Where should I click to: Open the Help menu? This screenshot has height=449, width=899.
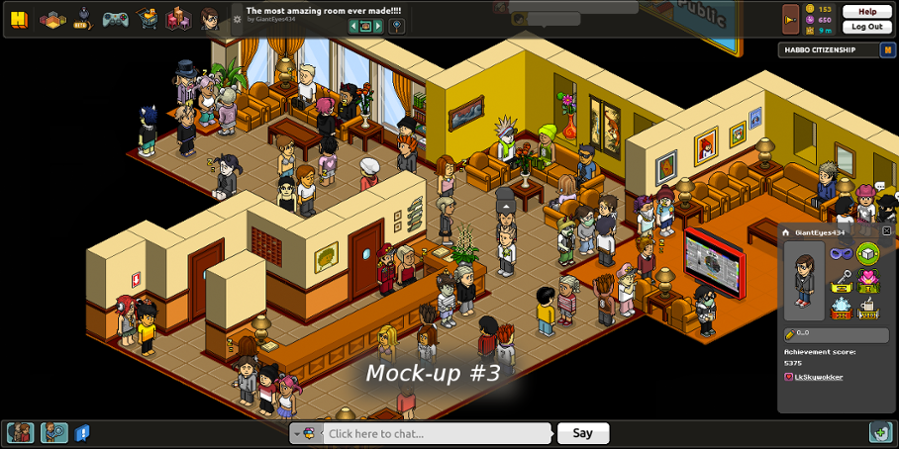coord(866,12)
